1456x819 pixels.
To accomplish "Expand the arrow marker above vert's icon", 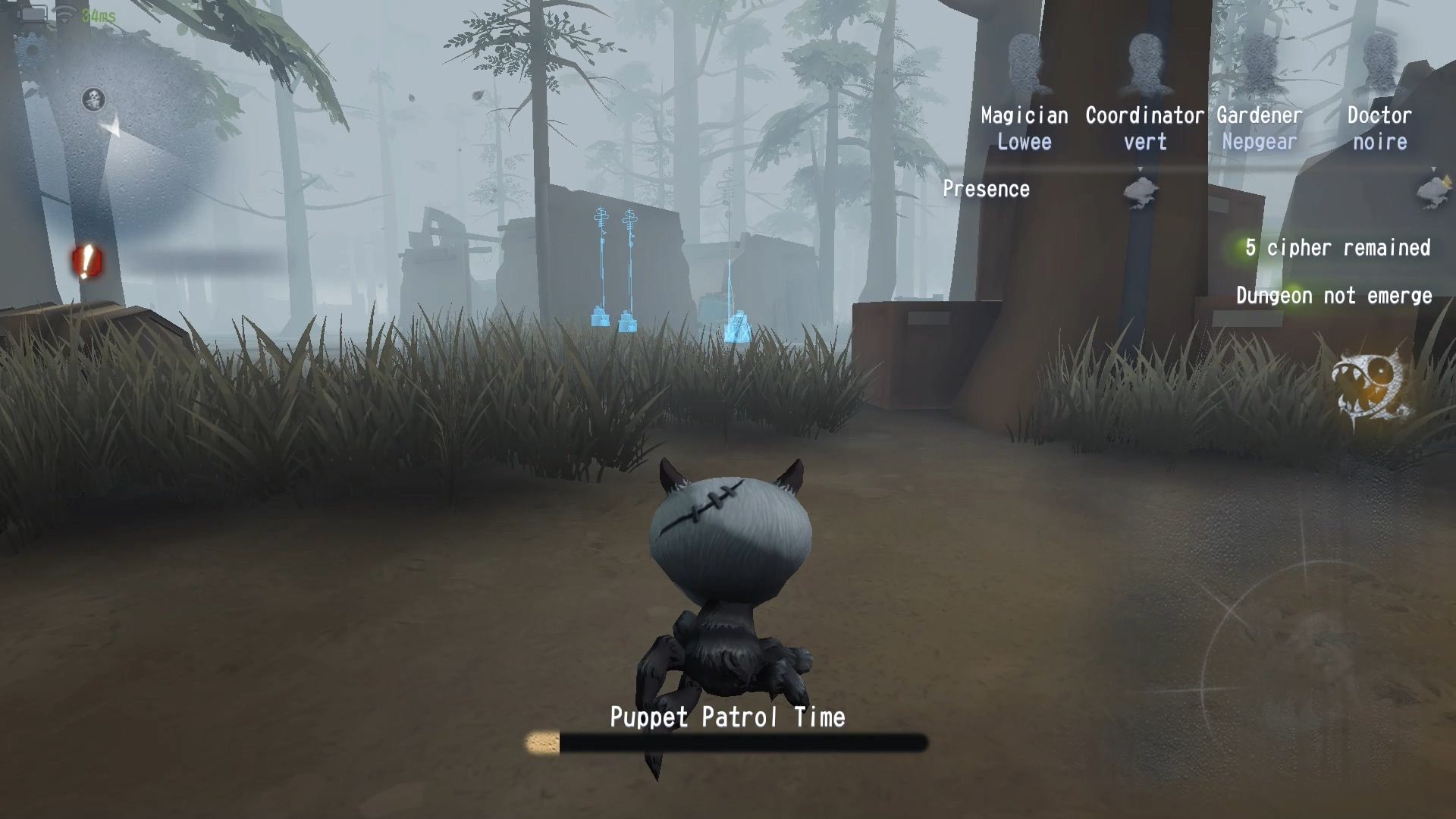I will (x=1139, y=168).
